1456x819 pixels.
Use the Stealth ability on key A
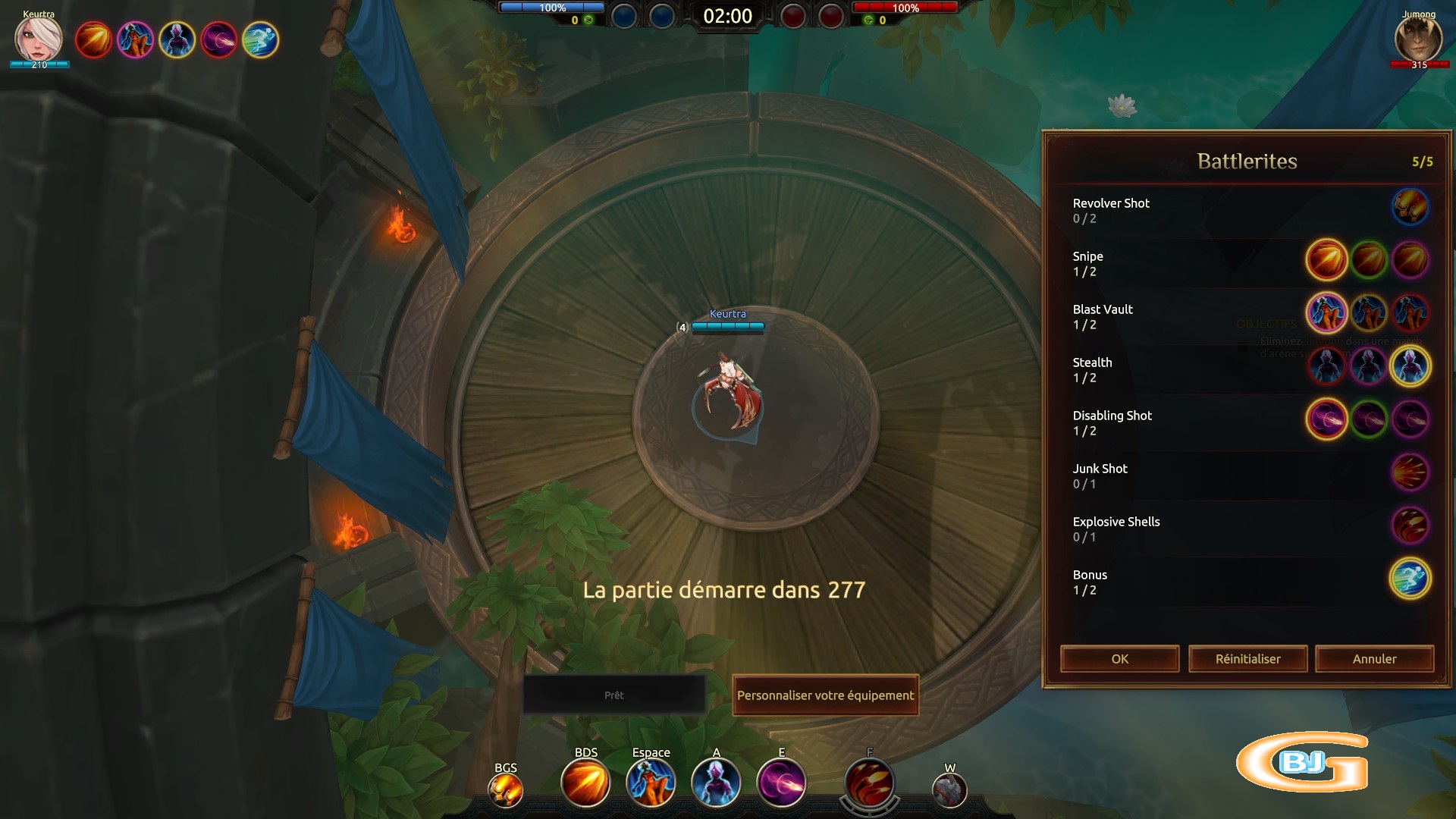(x=716, y=784)
